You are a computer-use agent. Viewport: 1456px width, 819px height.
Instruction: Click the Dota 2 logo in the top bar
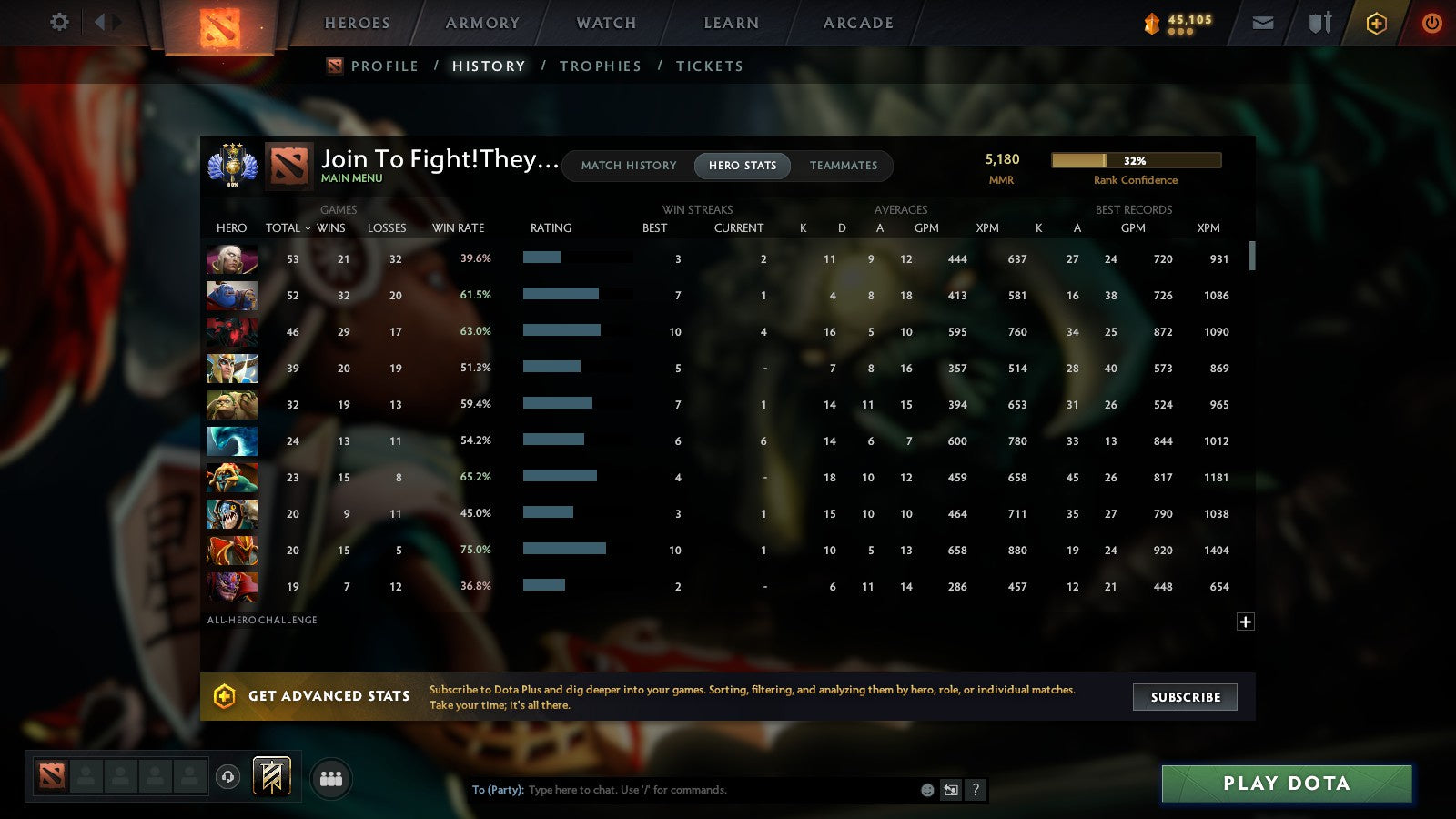click(221, 25)
